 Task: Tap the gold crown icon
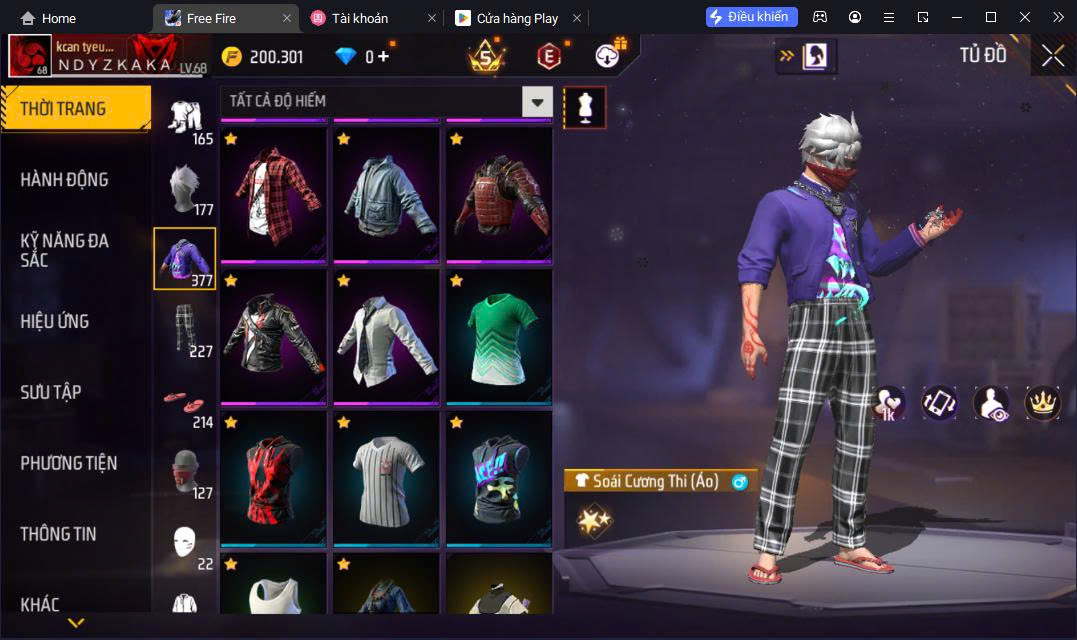(1043, 402)
